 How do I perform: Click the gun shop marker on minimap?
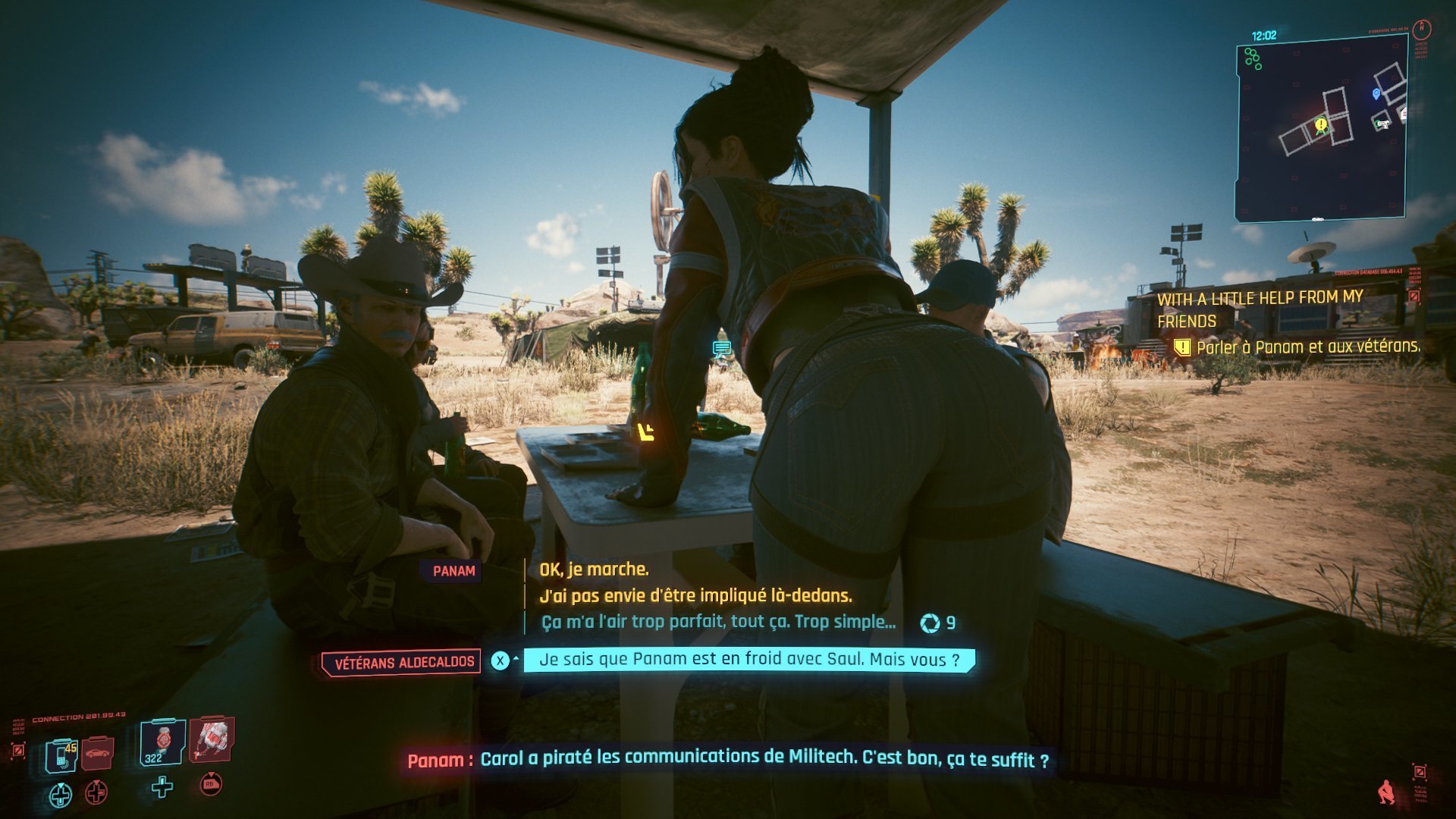[1382, 123]
